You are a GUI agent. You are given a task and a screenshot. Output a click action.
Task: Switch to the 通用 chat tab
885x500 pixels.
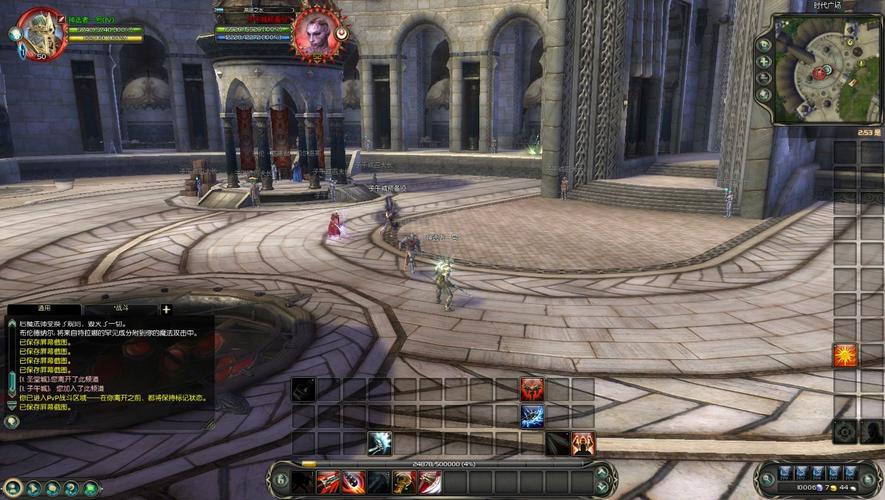pyautogui.click(x=45, y=309)
